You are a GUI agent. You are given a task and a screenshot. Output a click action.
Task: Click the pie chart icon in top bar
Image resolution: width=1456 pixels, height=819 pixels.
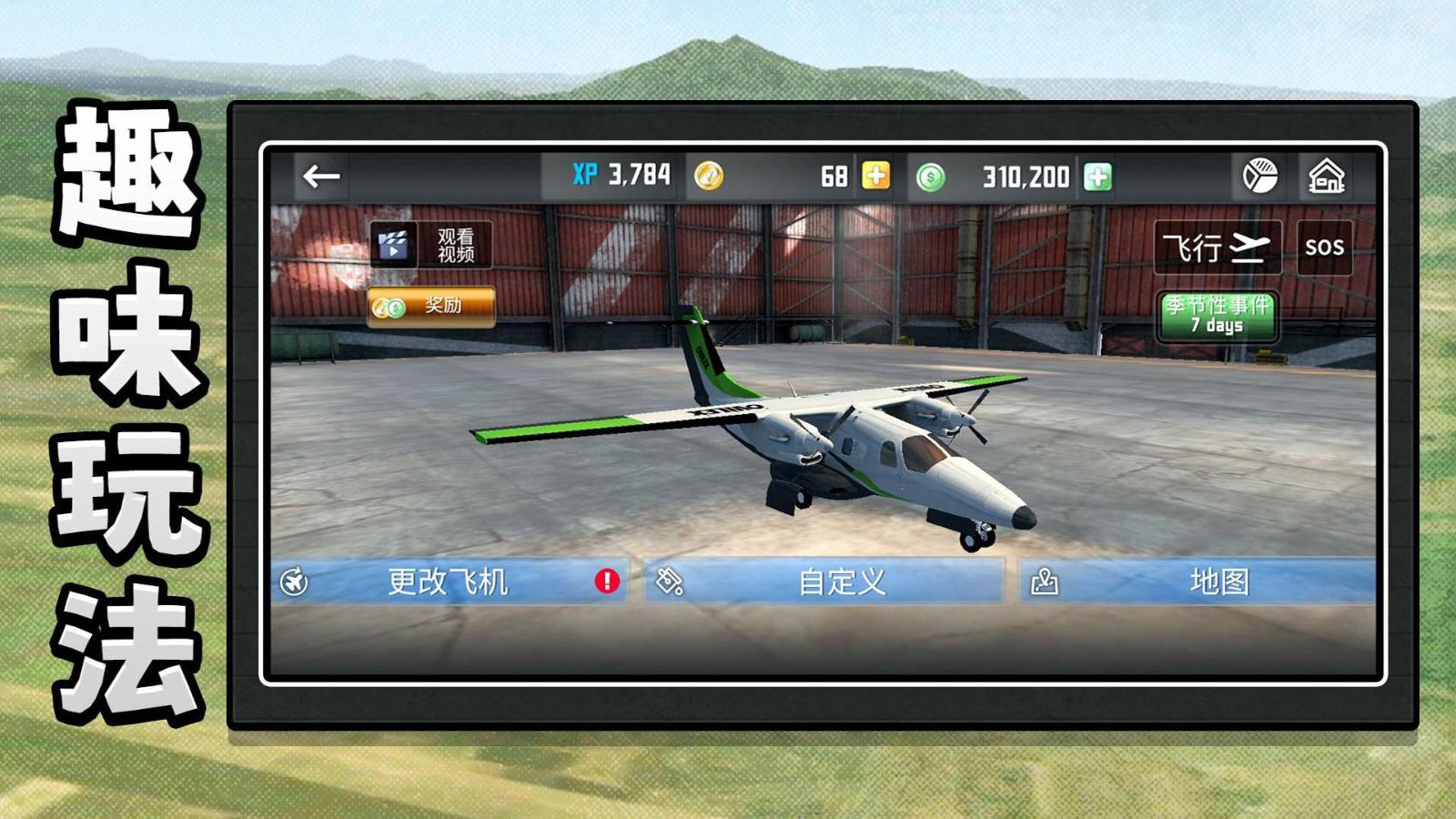pos(1260,174)
